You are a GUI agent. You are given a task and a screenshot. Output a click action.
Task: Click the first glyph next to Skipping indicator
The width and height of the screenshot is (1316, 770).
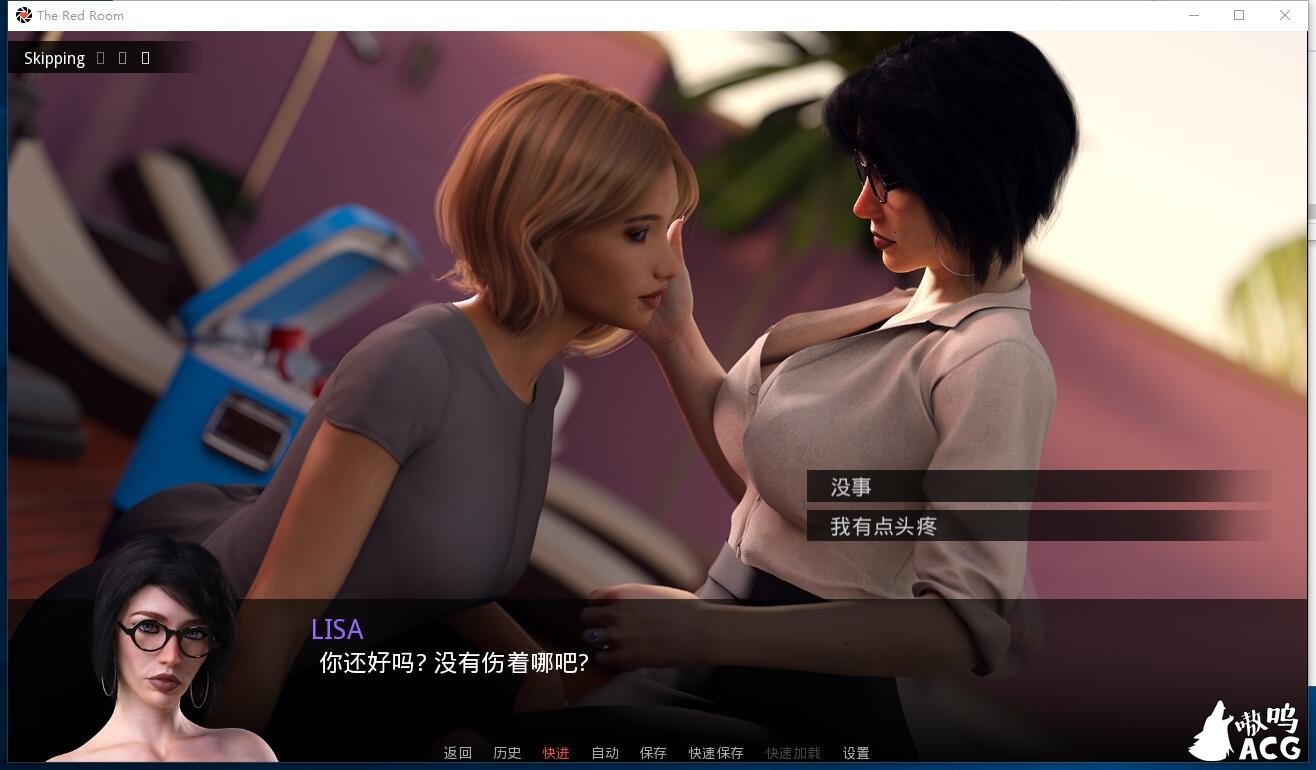(x=100, y=58)
